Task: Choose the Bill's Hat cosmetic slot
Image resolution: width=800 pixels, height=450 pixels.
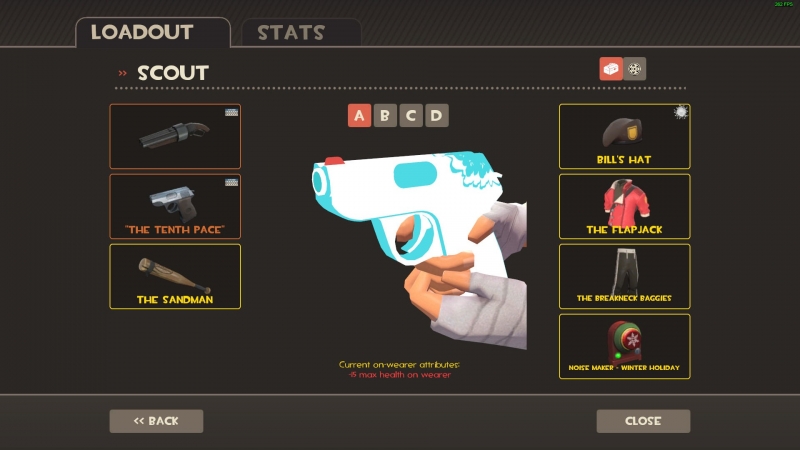Action: [x=624, y=136]
